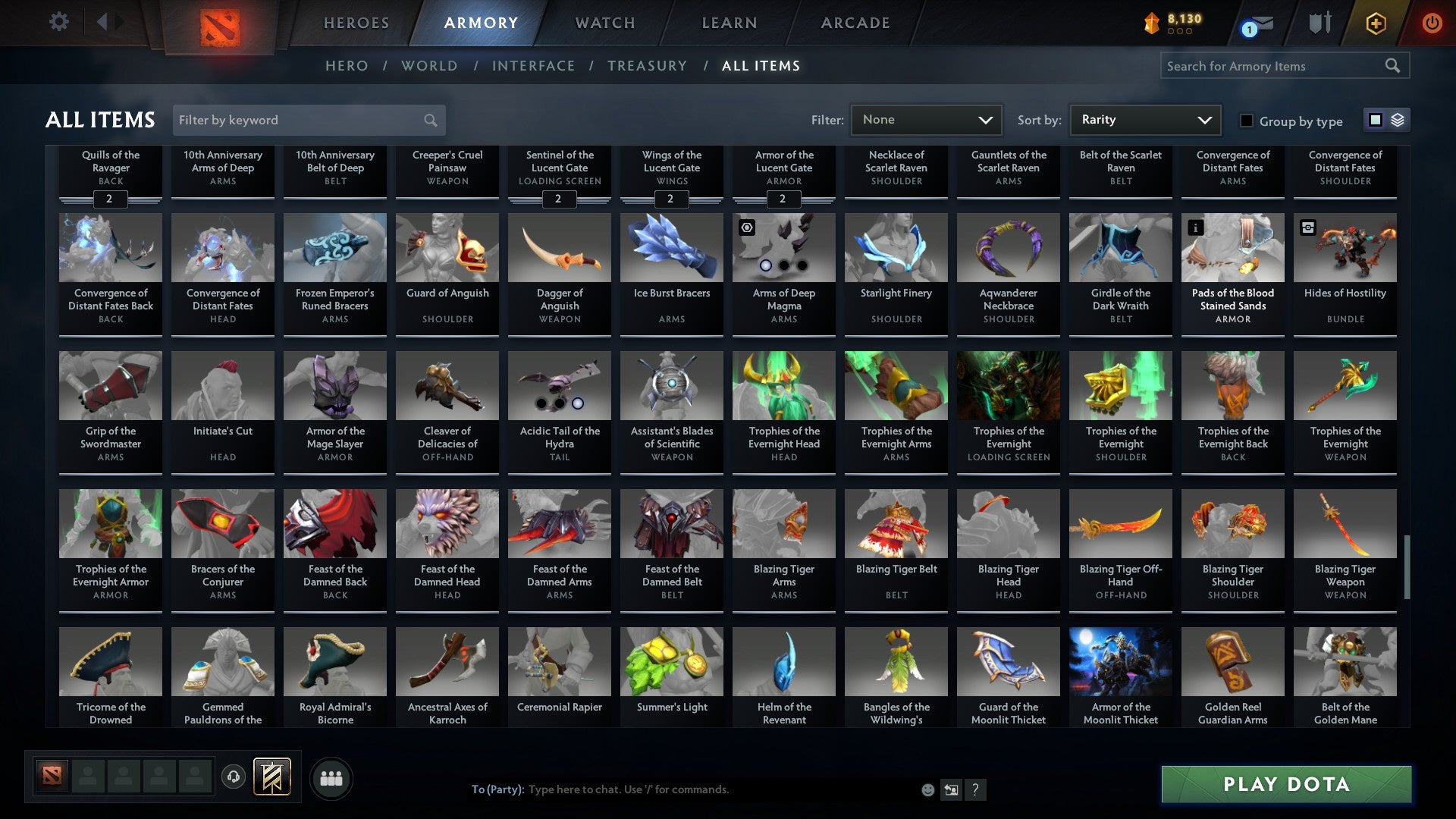This screenshot has height=819, width=1456.
Task: Switch to stacked layers view mode
Action: (x=1396, y=120)
